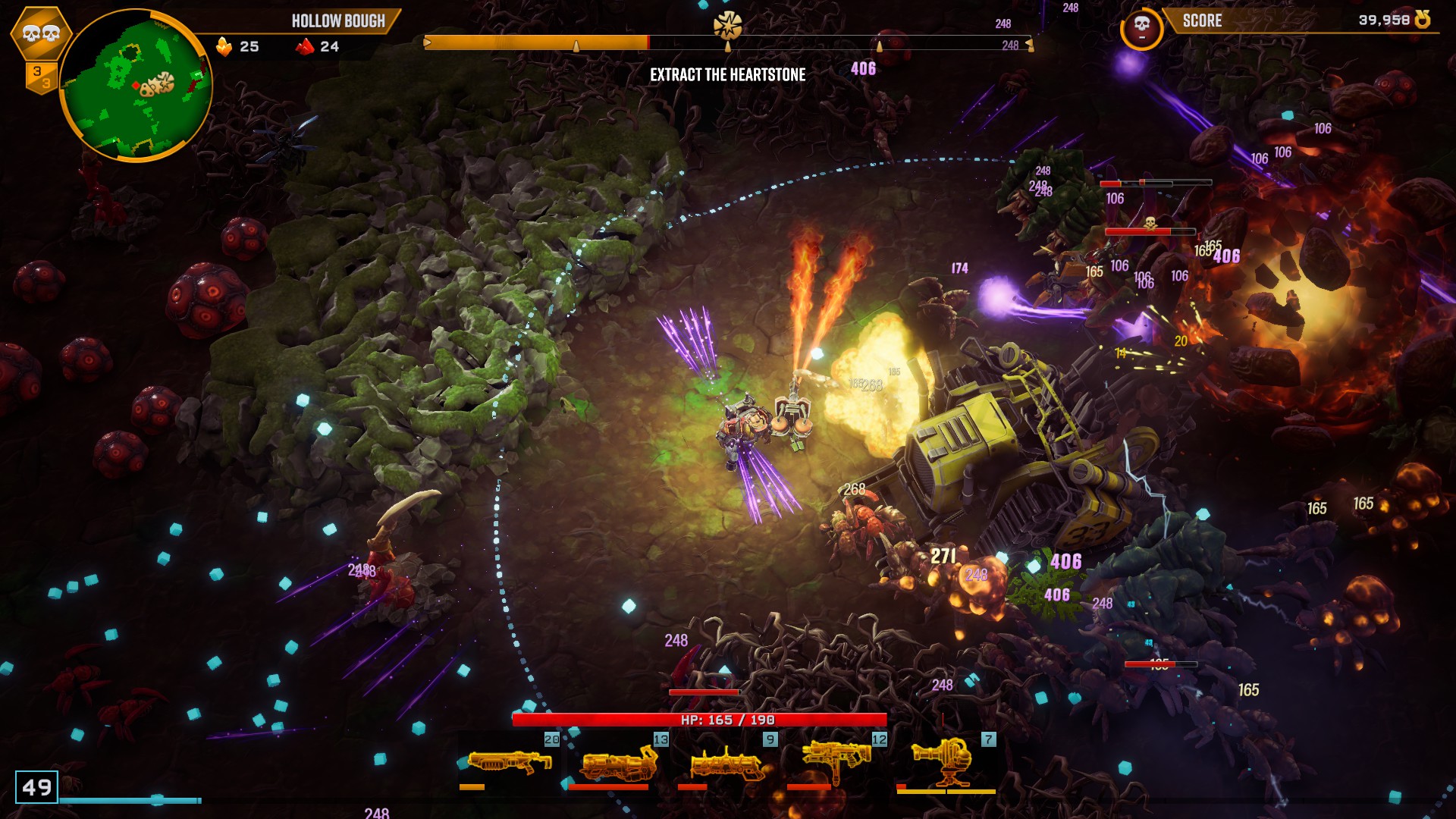
Task: Click the skull boss icon beside Score
Action: click(1141, 29)
